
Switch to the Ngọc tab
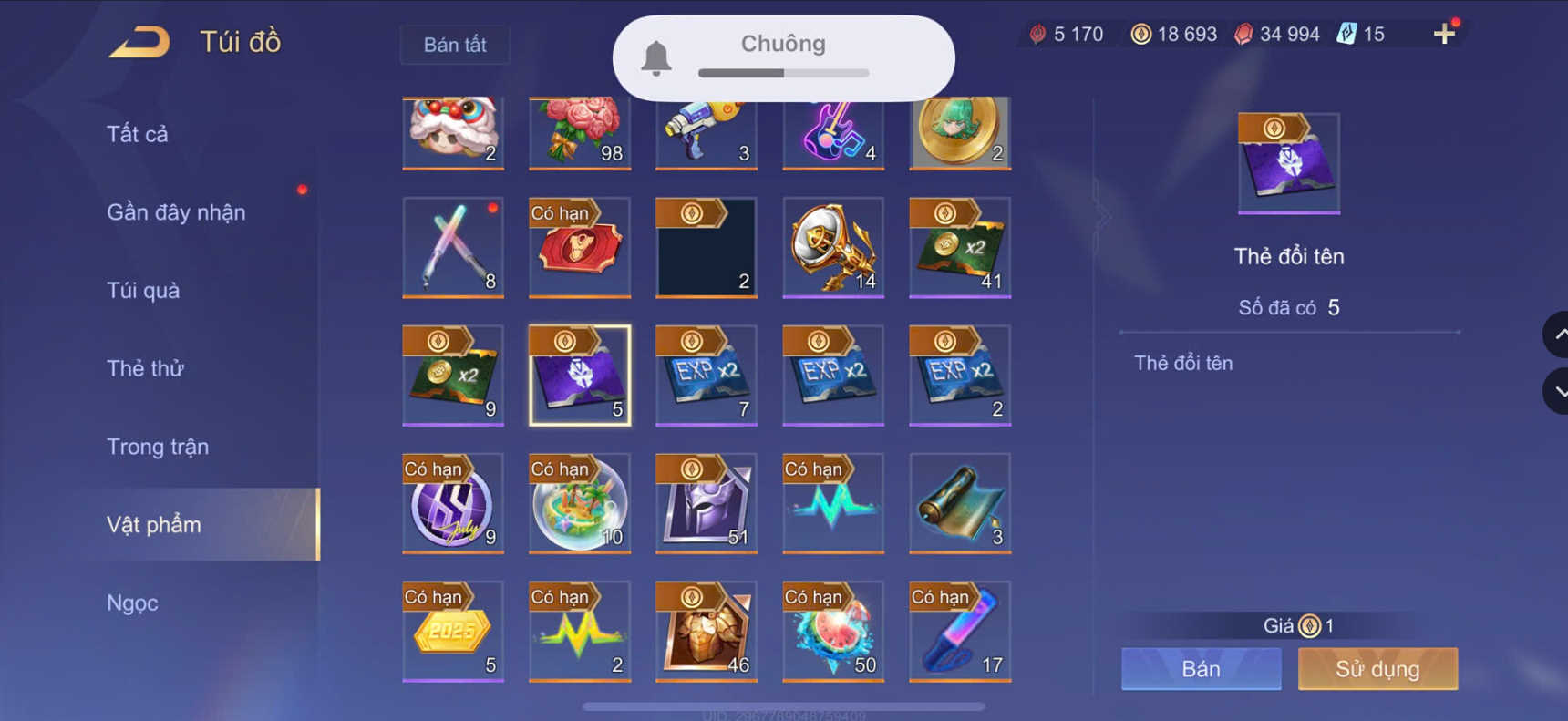tap(133, 603)
